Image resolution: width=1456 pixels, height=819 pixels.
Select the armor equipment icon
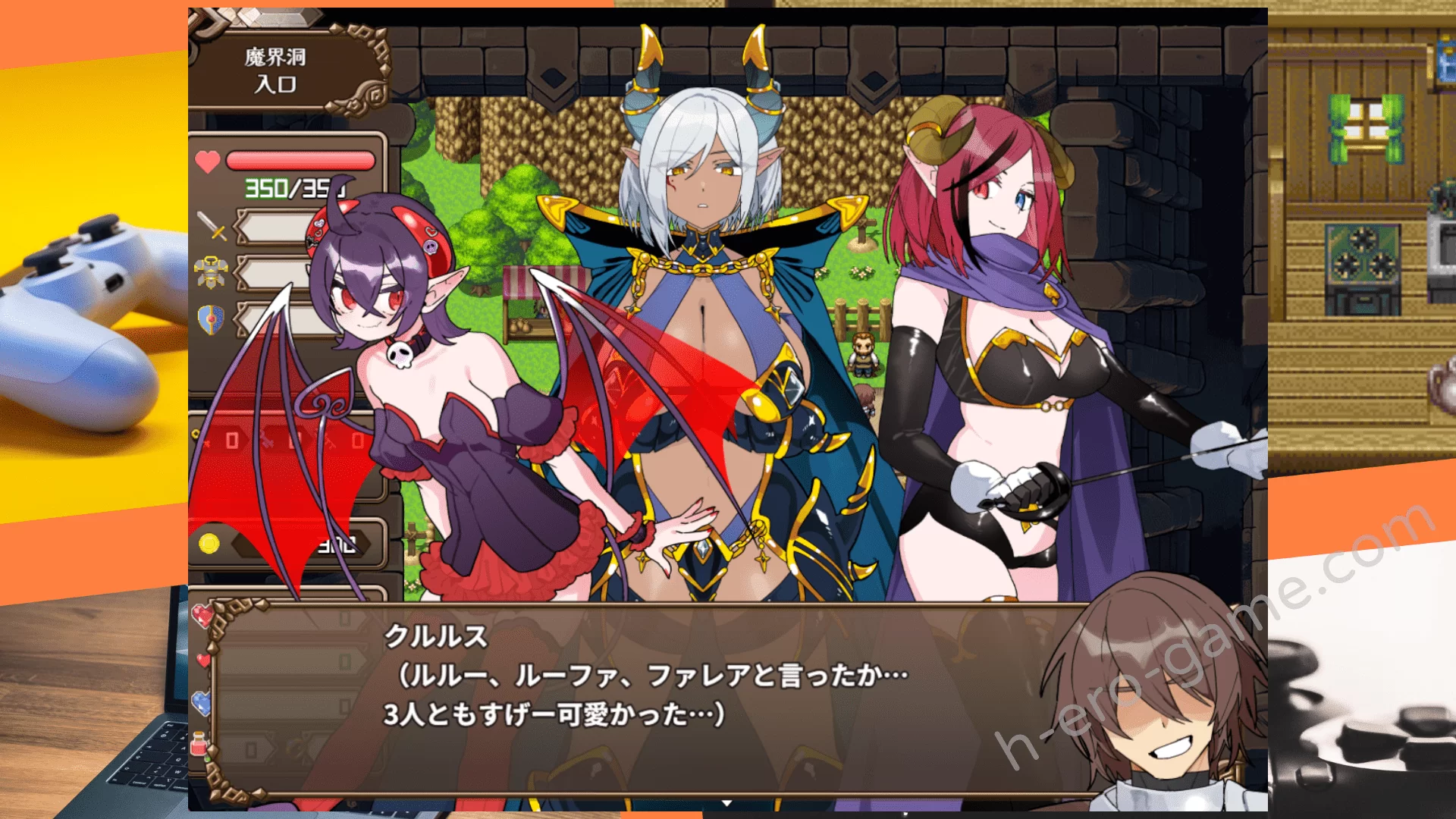pyautogui.click(x=212, y=272)
